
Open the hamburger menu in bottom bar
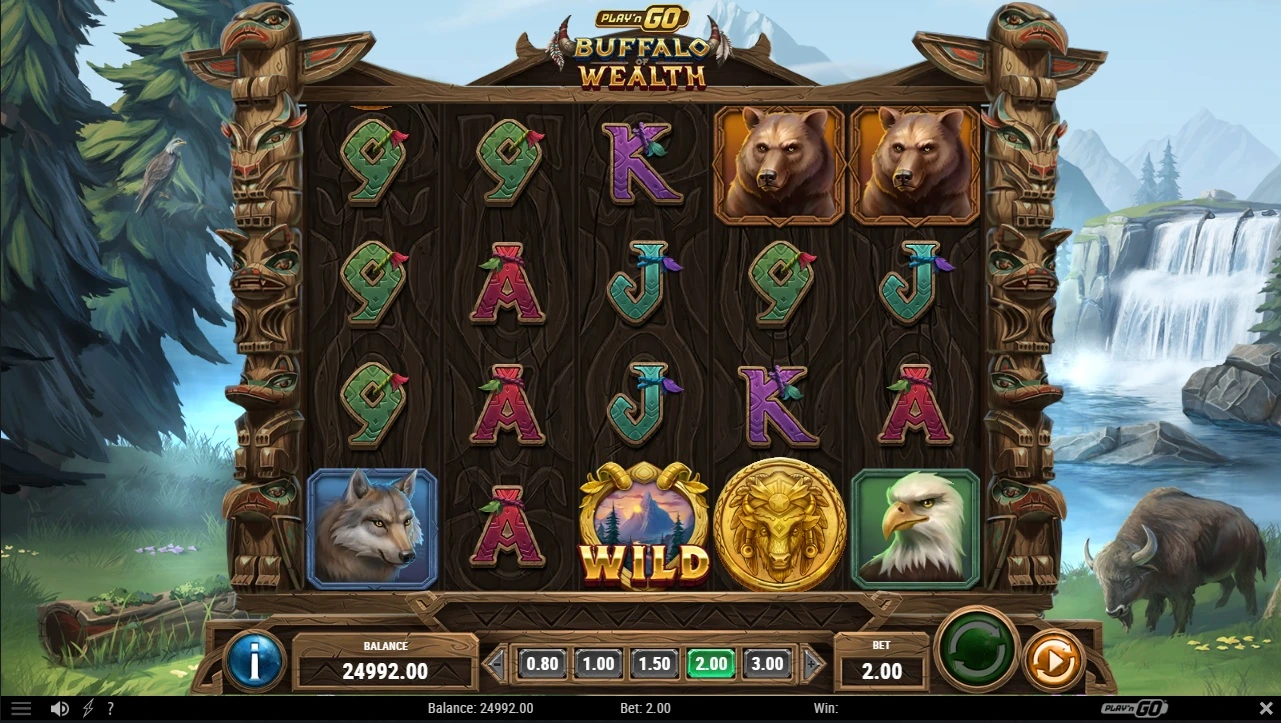pyautogui.click(x=20, y=708)
